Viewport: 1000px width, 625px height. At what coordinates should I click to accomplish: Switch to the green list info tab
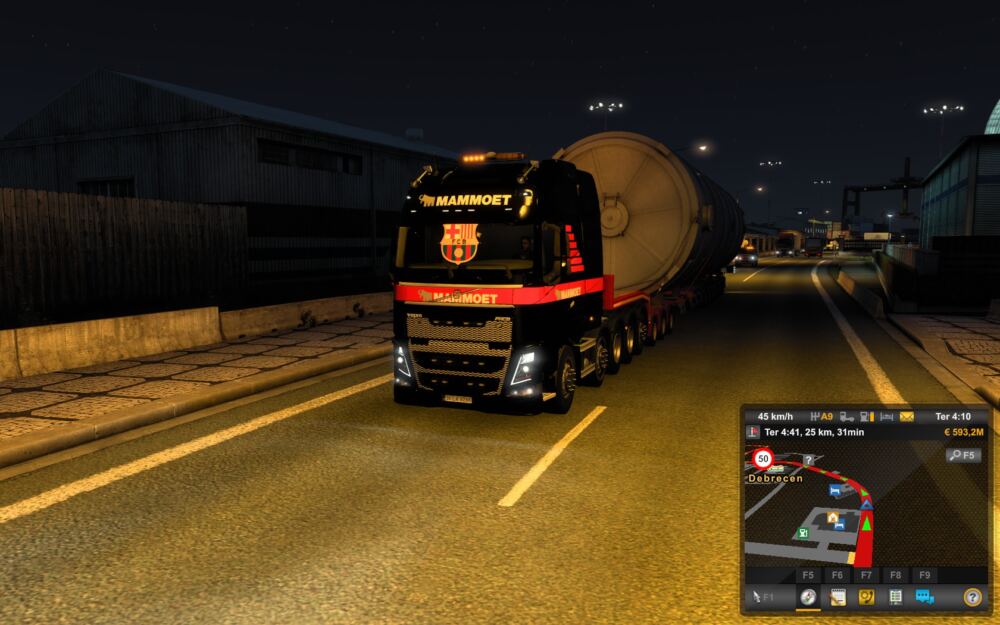pyautogui.click(x=895, y=597)
